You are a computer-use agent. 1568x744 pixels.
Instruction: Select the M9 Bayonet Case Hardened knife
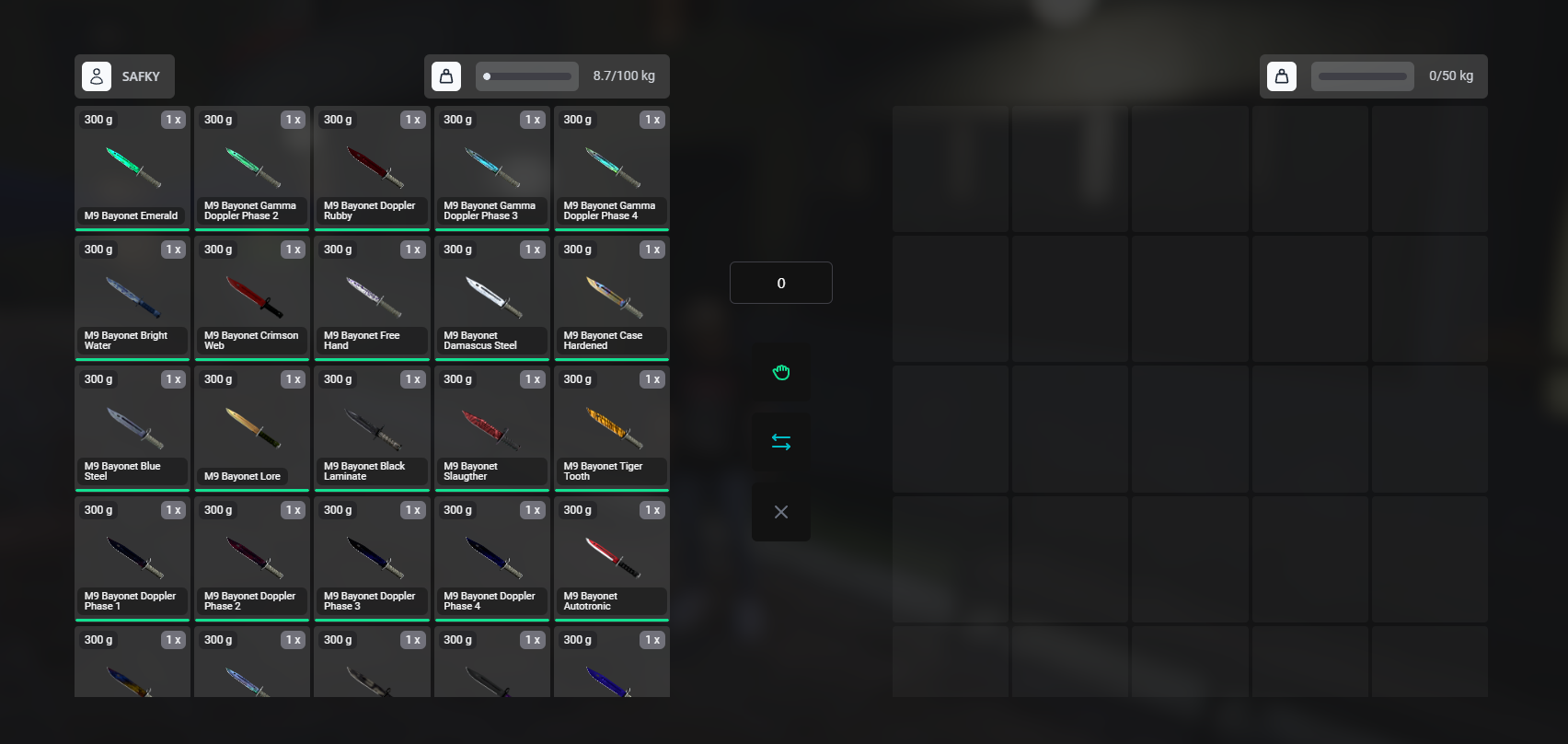tap(611, 297)
